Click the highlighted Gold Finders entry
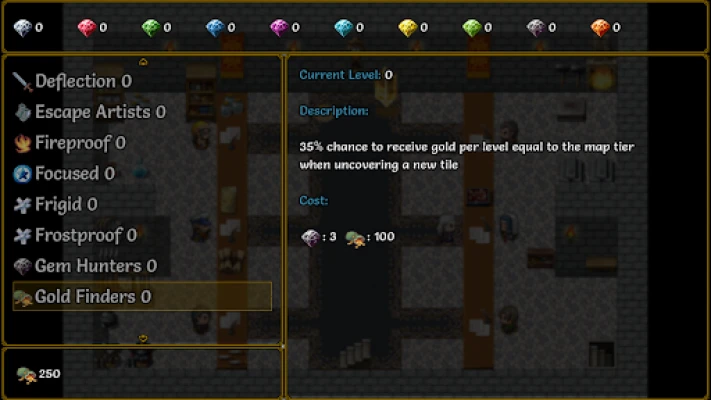 pyautogui.click(x=141, y=297)
